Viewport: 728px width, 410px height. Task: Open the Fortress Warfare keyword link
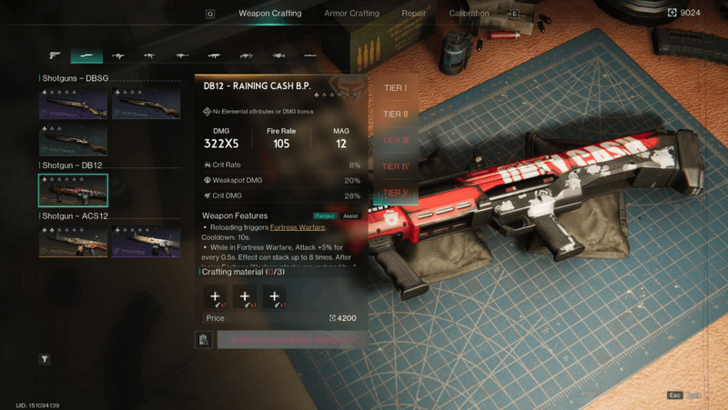coord(297,227)
